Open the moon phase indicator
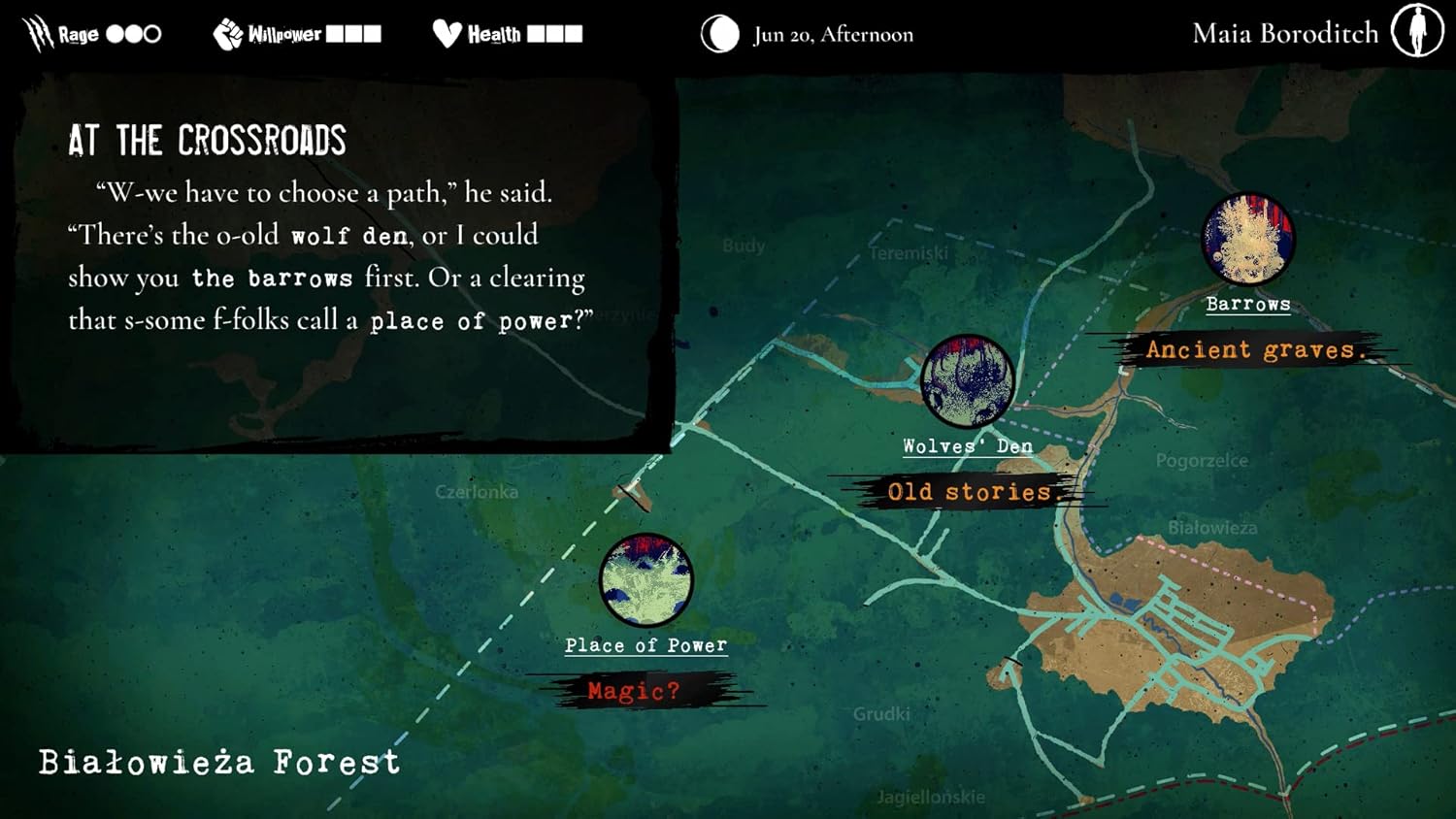This screenshot has height=819, width=1456. 718,33
